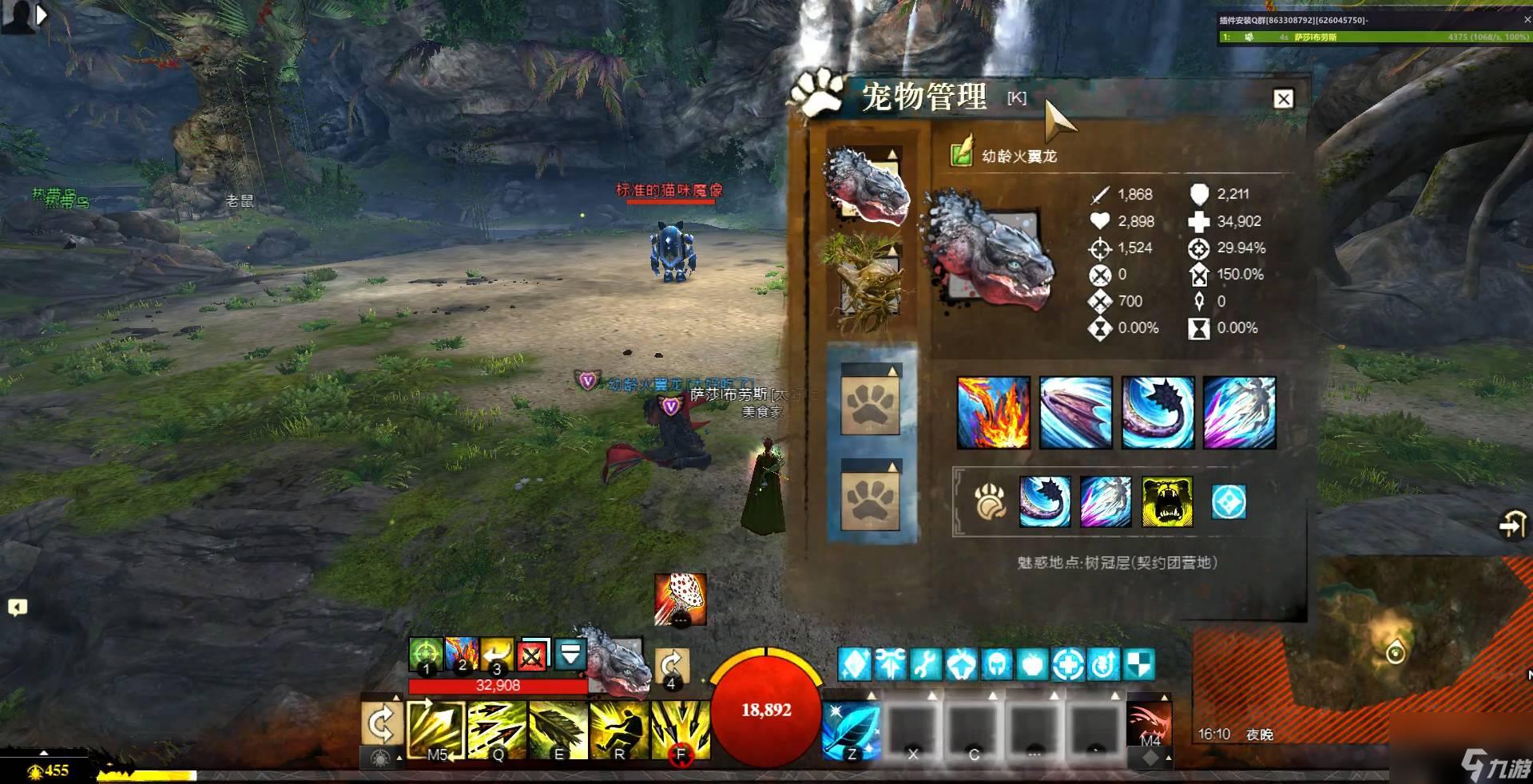Screen dimensions: 1533x784
Task: Activate the pet attack target command
Action: click(426, 655)
